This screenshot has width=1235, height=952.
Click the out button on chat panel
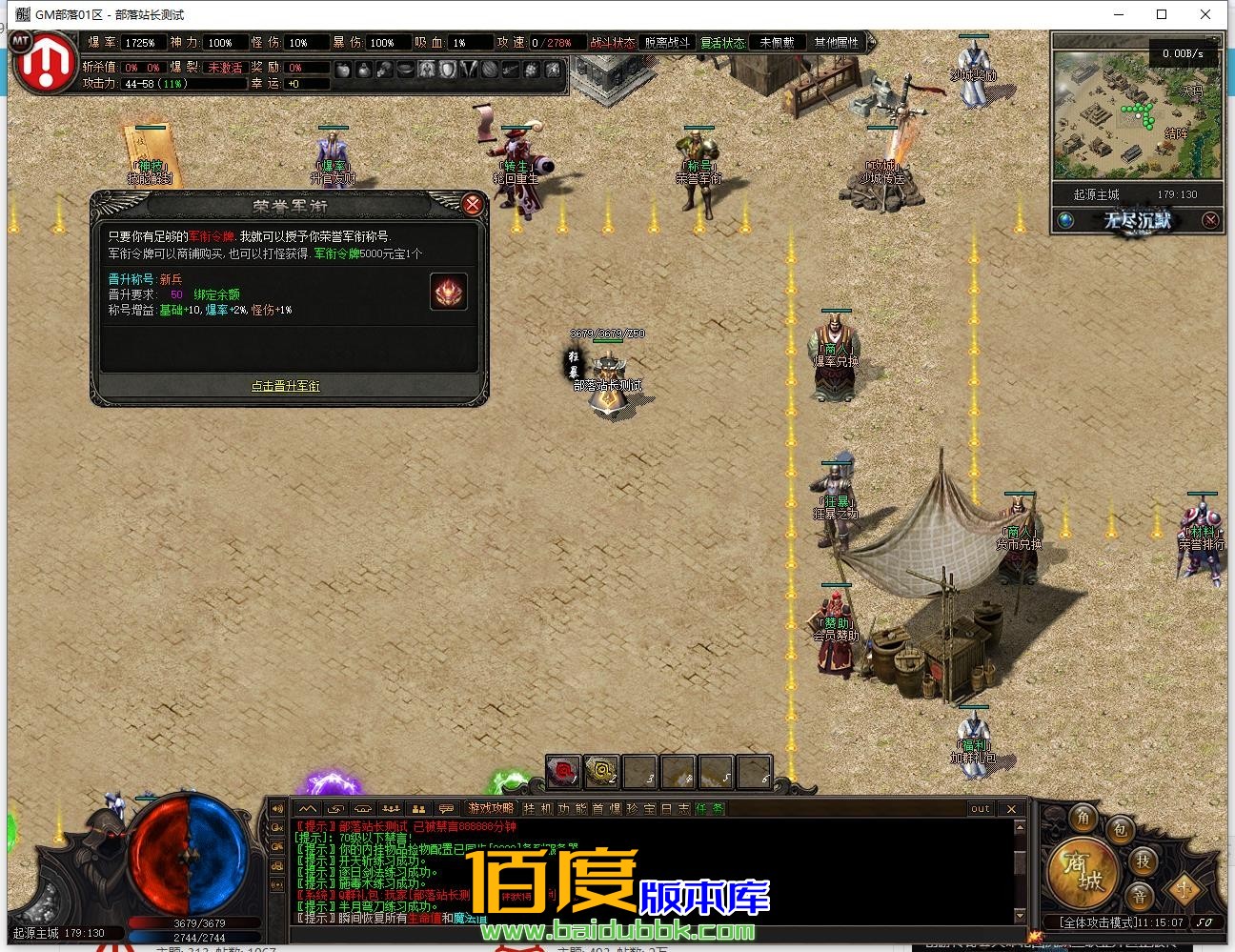coord(980,809)
